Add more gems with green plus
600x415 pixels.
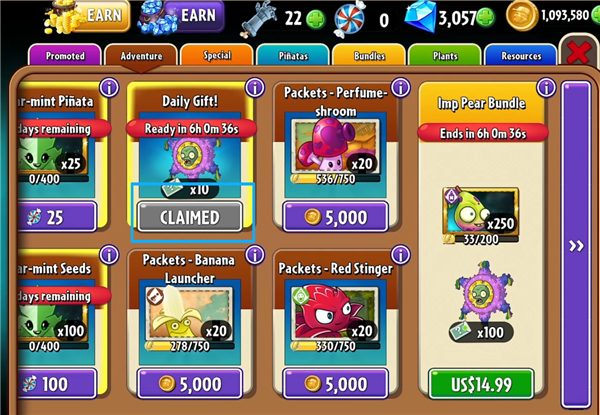487,17
